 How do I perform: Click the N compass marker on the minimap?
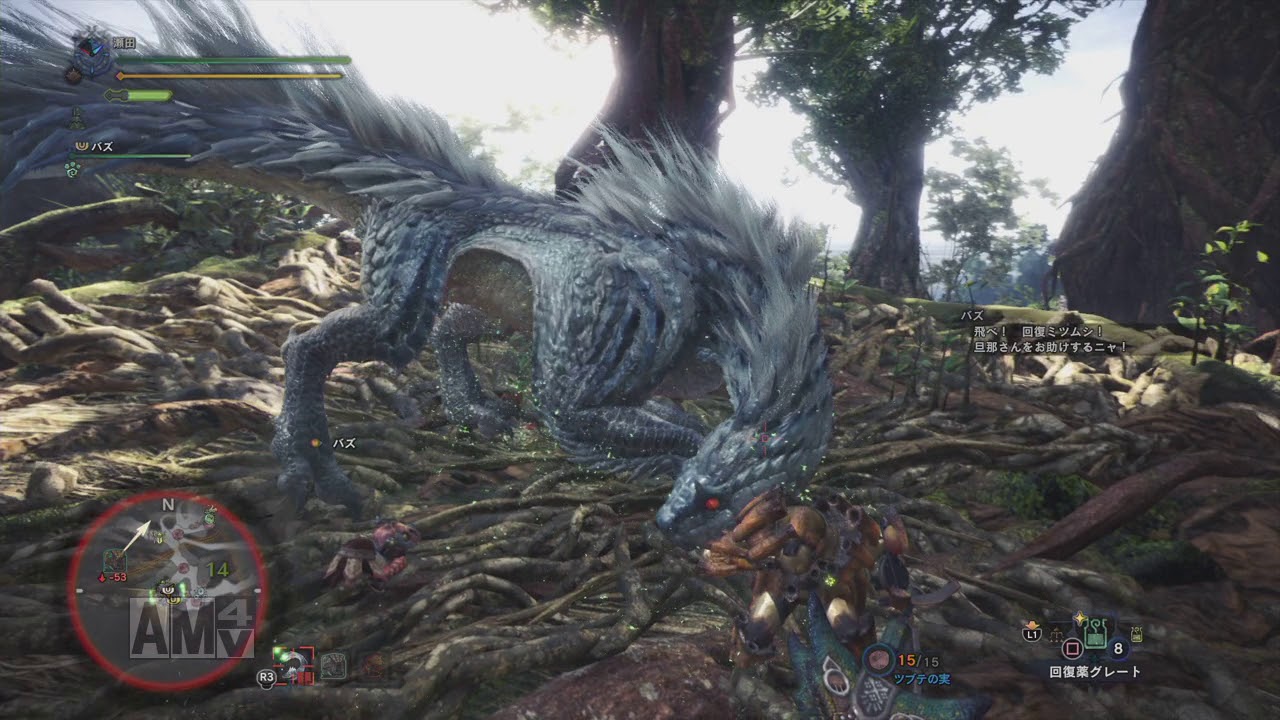click(167, 505)
